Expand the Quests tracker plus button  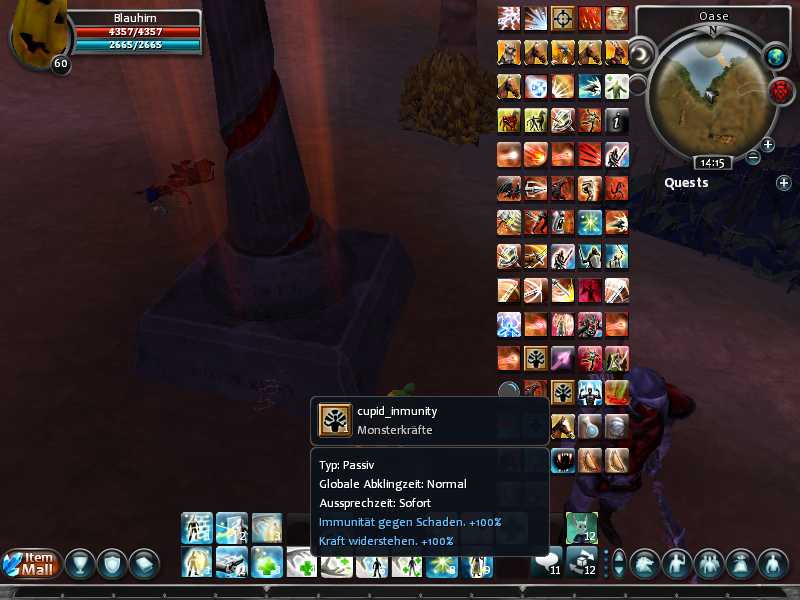coord(783,183)
